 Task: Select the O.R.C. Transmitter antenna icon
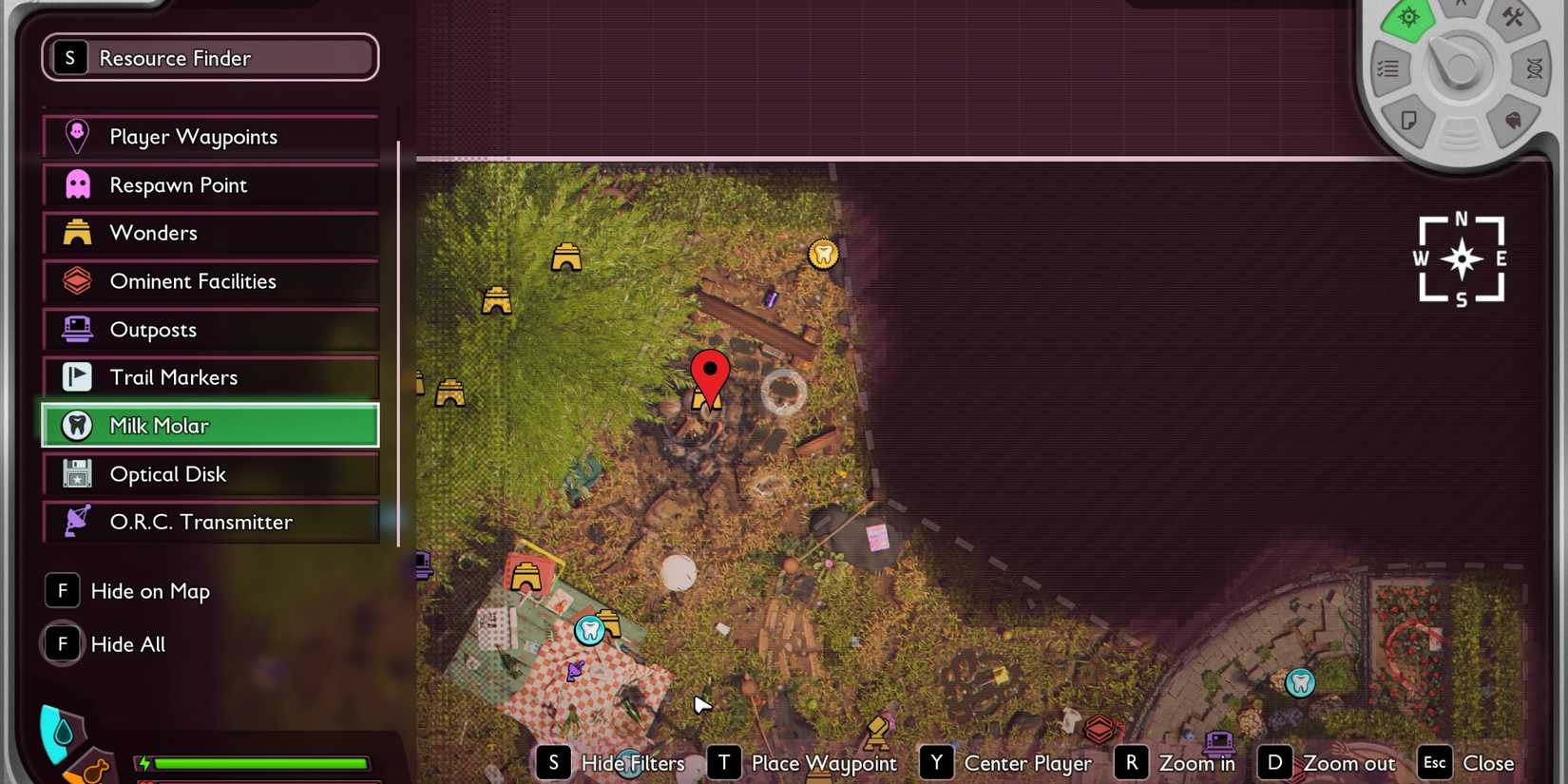point(76,522)
